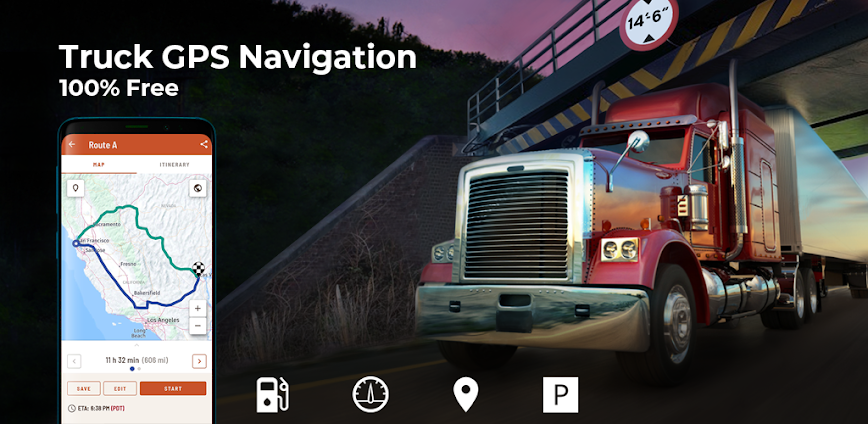Go back using the Route A arrow
The image size is (868, 424).
[x=72, y=145]
